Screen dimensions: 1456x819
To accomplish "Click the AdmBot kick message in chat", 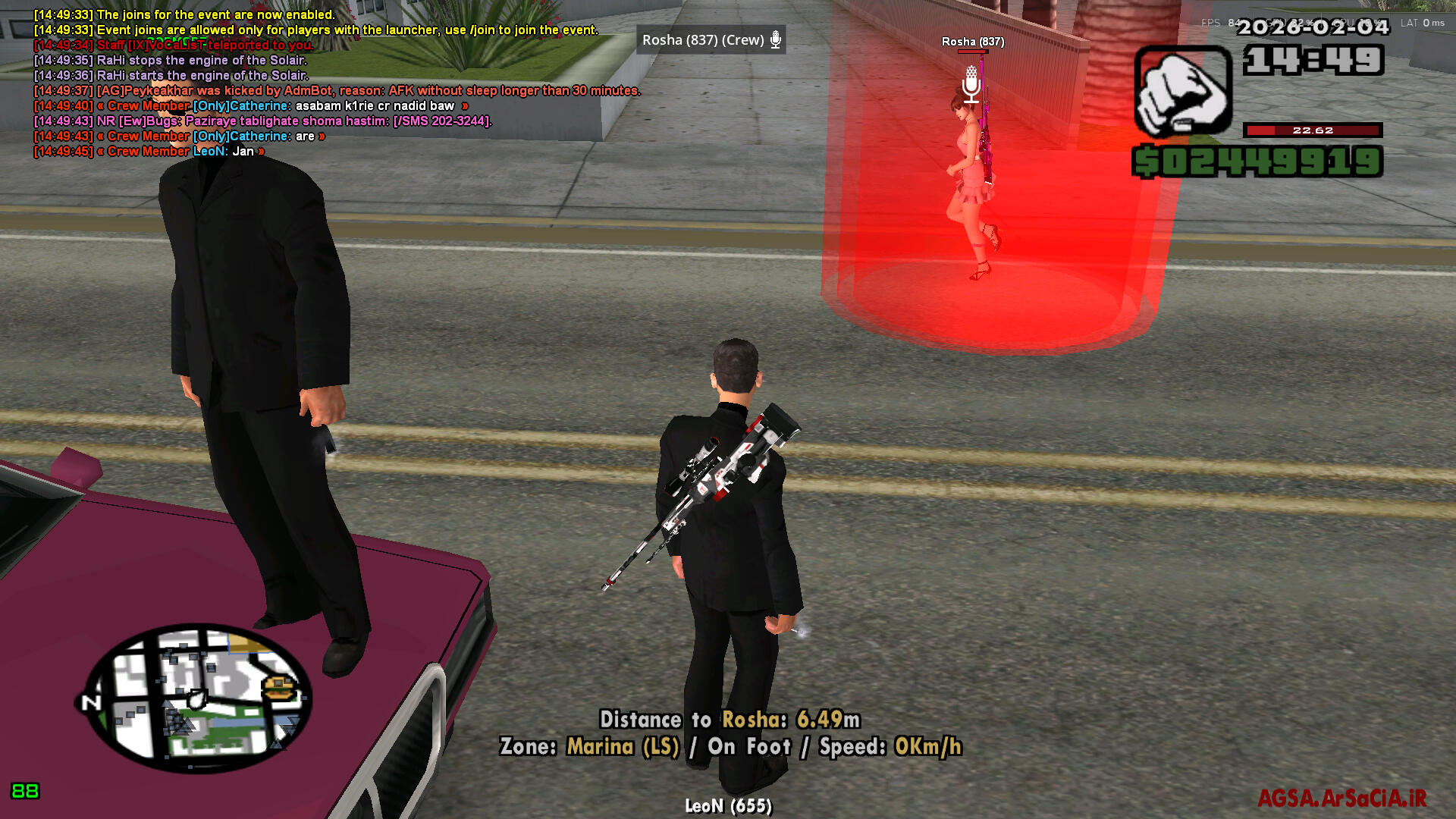I will pyautogui.click(x=337, y=91).
